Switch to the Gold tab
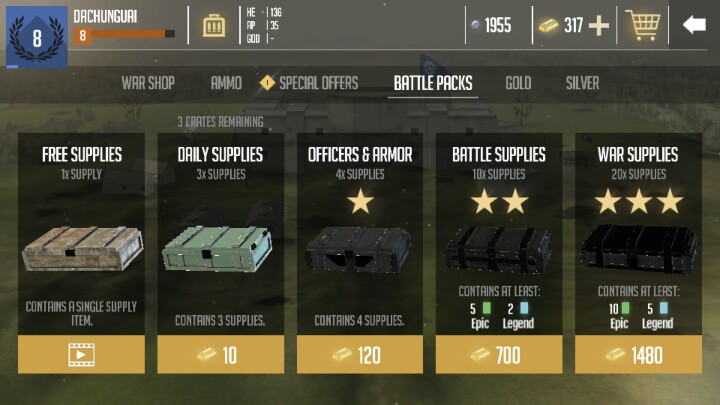 pyautogui.click(x=518, y=83)
